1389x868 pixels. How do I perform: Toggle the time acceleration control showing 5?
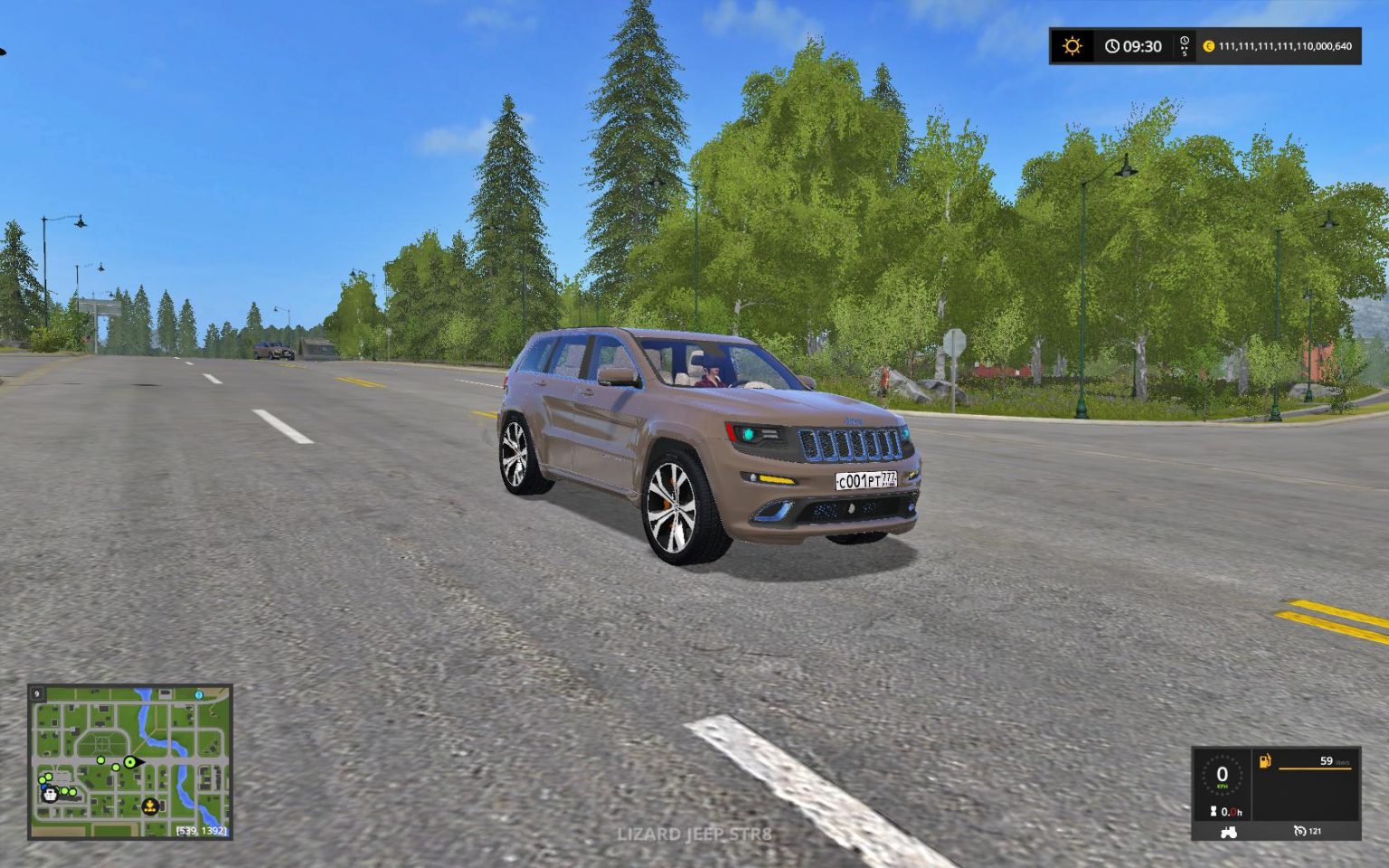pos(1185,46)
